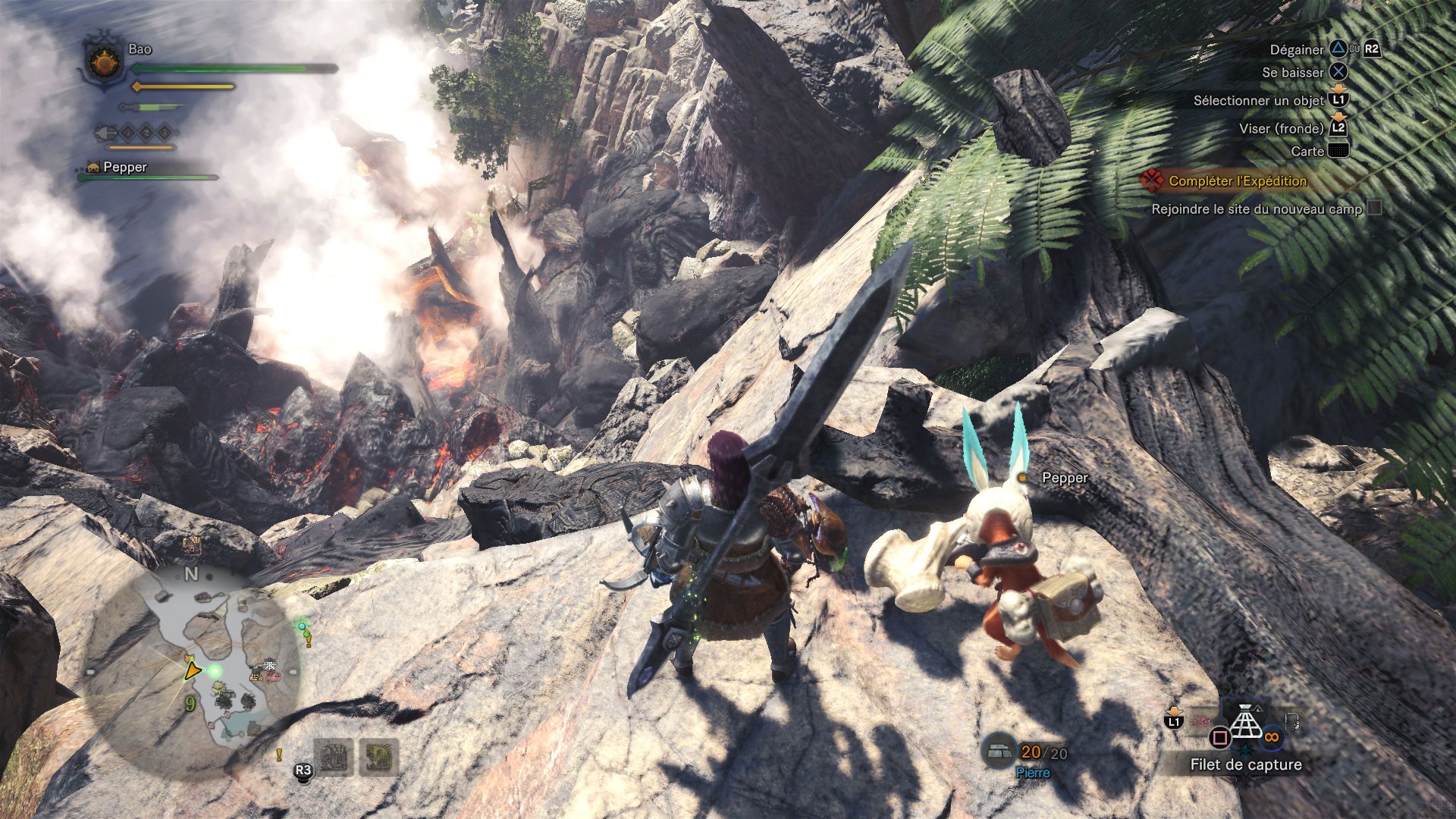This screenshot has width=1456, height=819.
Task: Select the faded red item left of the capture net
Action: pyautogui.click(x=1200, y=718)
